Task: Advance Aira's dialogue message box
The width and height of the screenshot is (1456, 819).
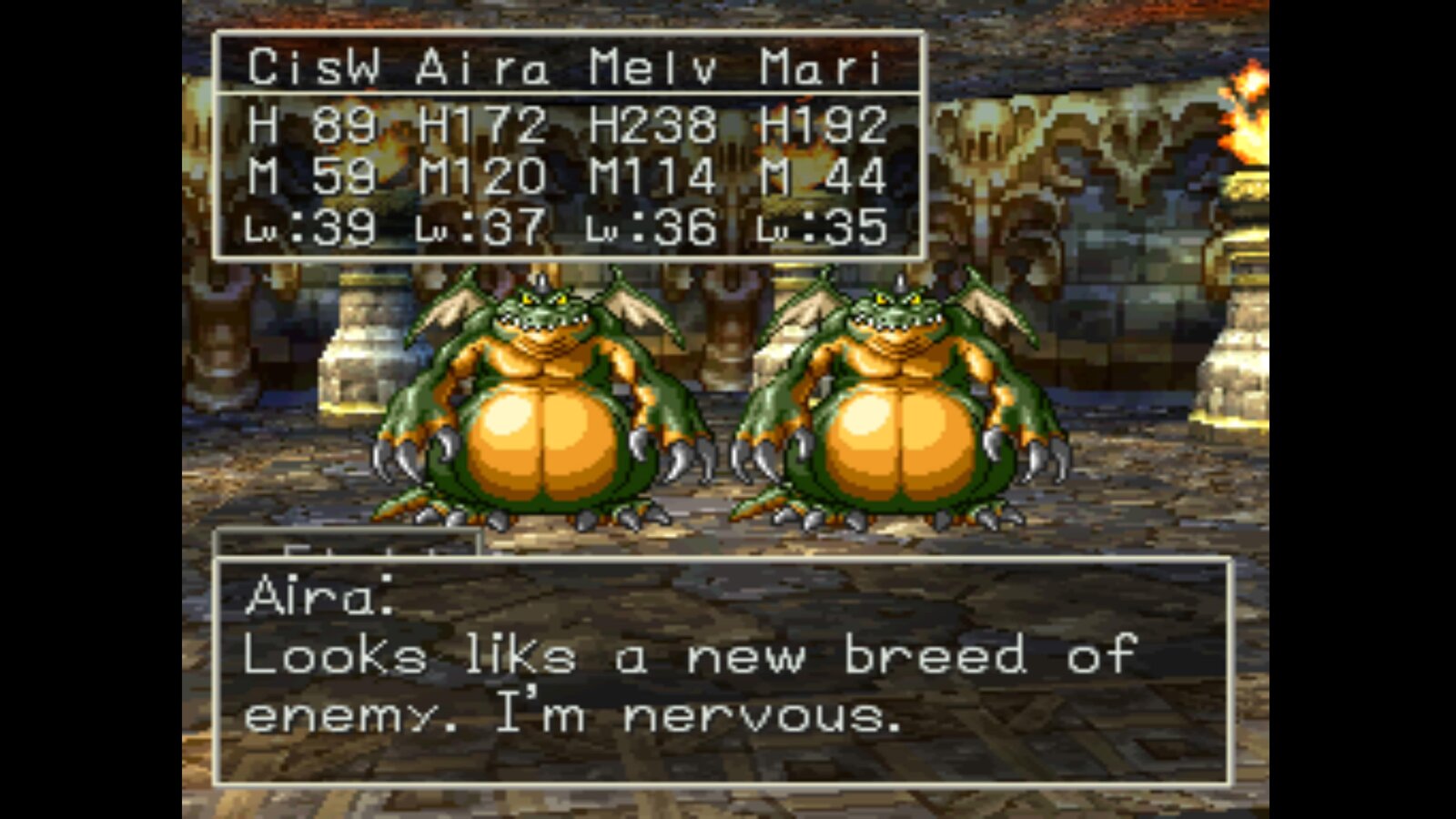Action: point(723,672)
